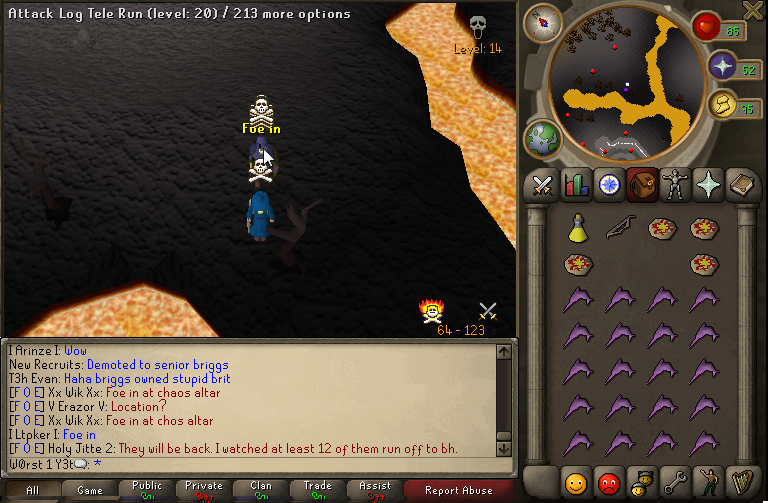Open the world map globe icon

[x=542, y=137]
